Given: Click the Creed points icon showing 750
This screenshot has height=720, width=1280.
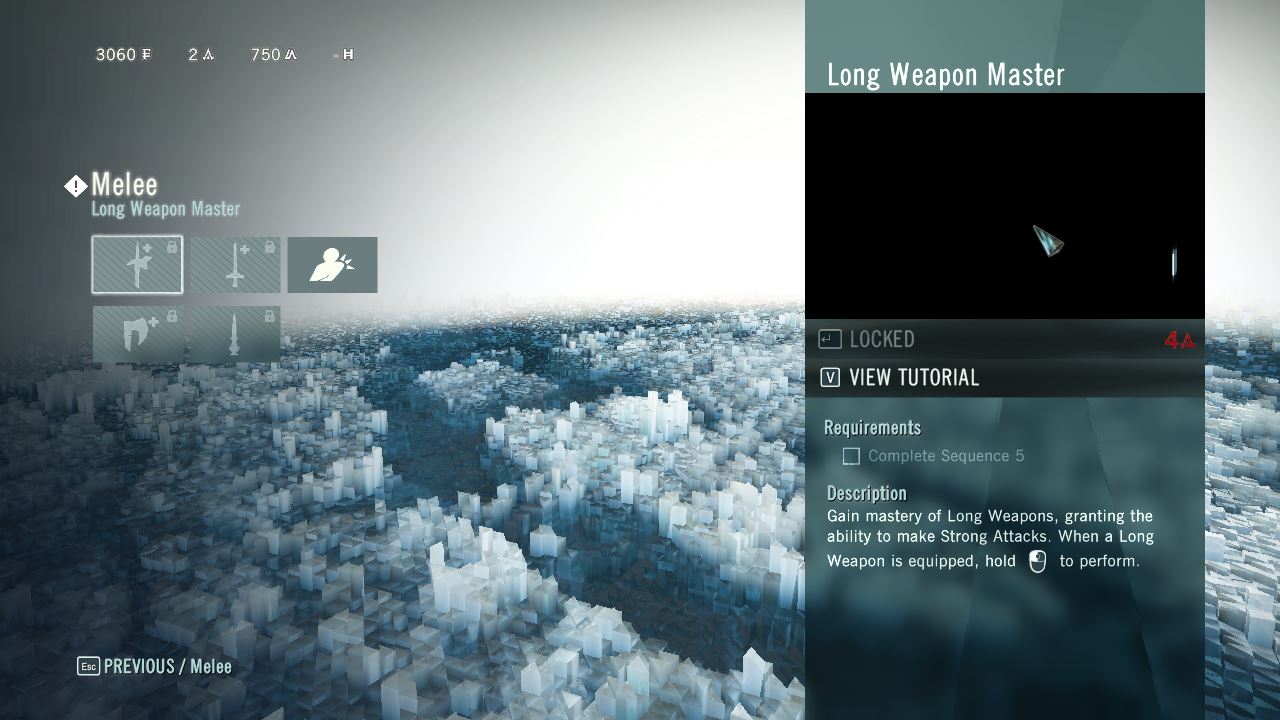Looking at the screenshot, I should click(291, 55).
